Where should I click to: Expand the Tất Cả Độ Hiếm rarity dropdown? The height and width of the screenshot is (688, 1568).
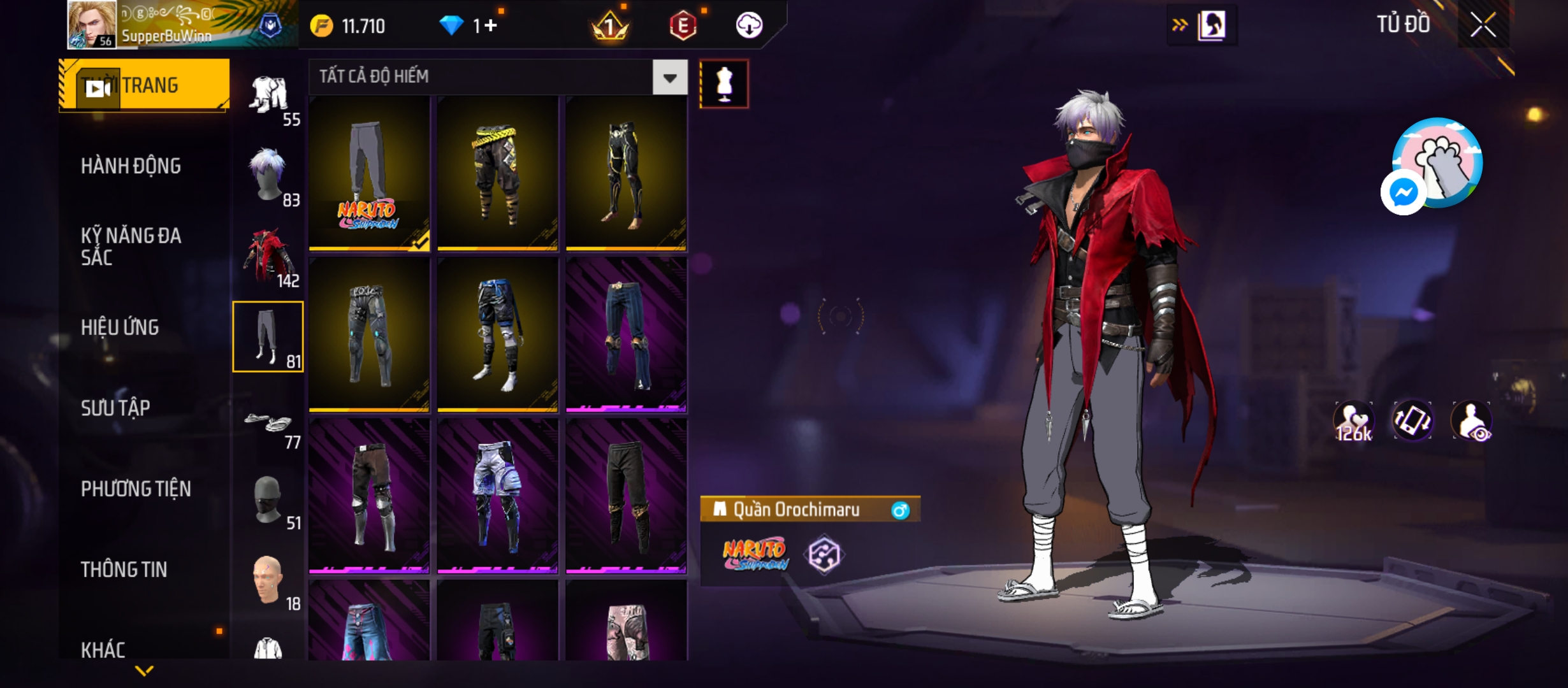pos(669,78)
